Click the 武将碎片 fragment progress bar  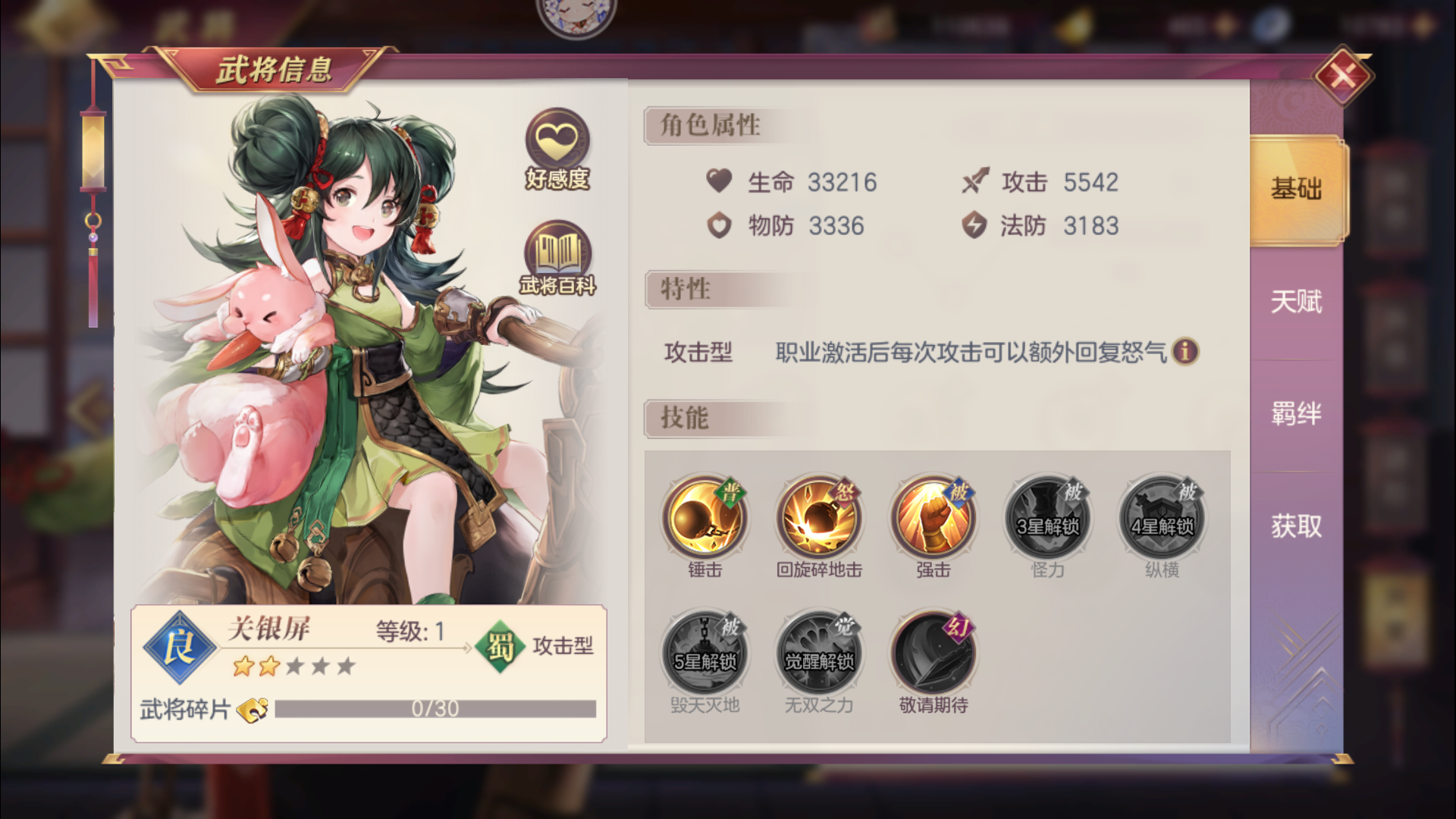(x=436, y=709)
